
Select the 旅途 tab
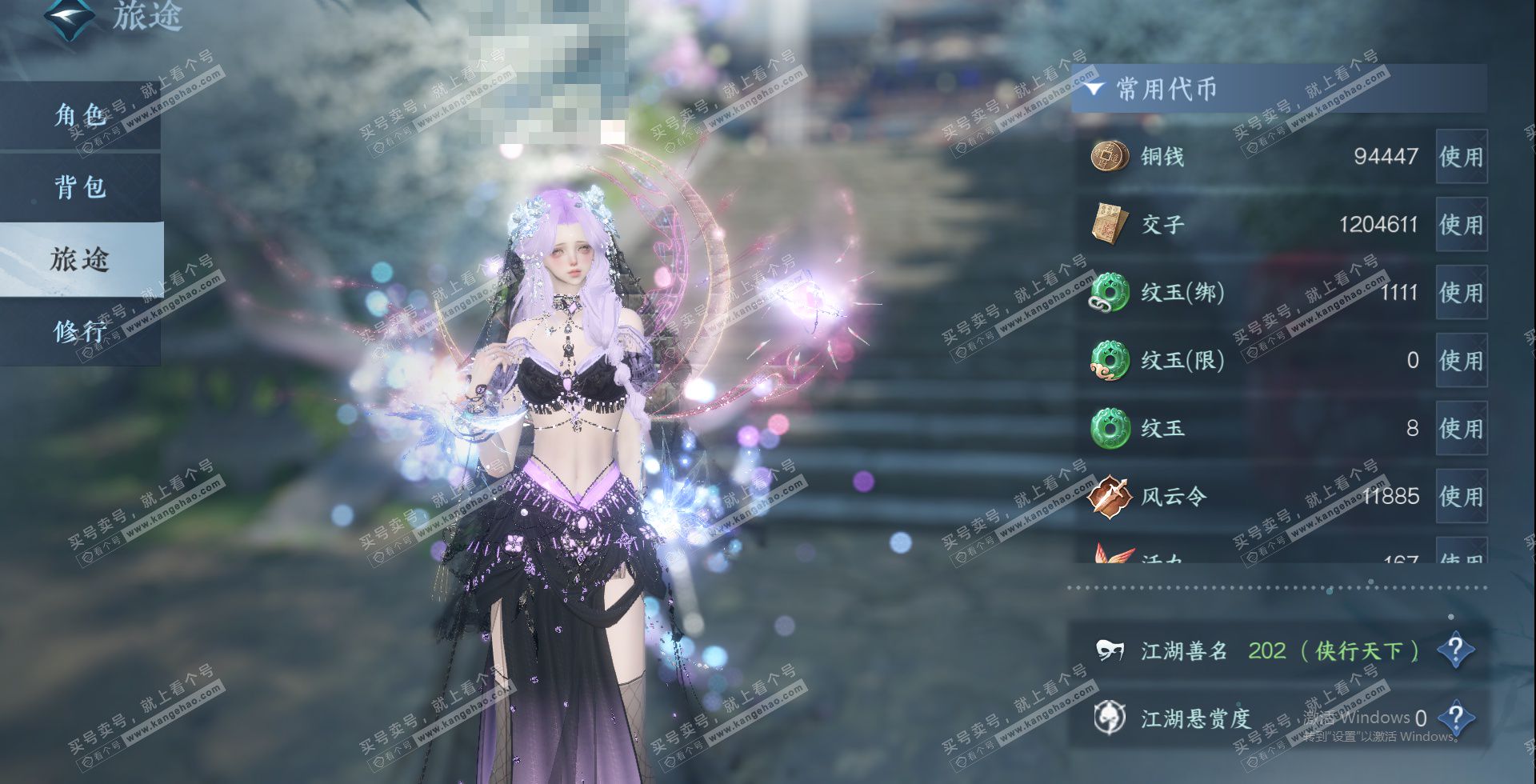click(x=80, y=259)
